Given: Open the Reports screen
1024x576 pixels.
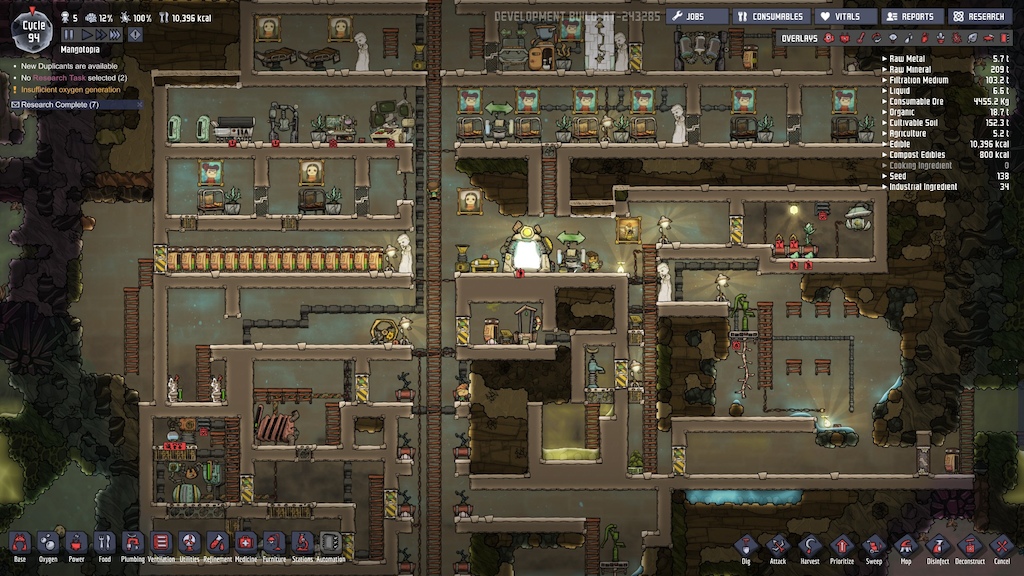Looking at the screenshot, I should click(909, 16).
